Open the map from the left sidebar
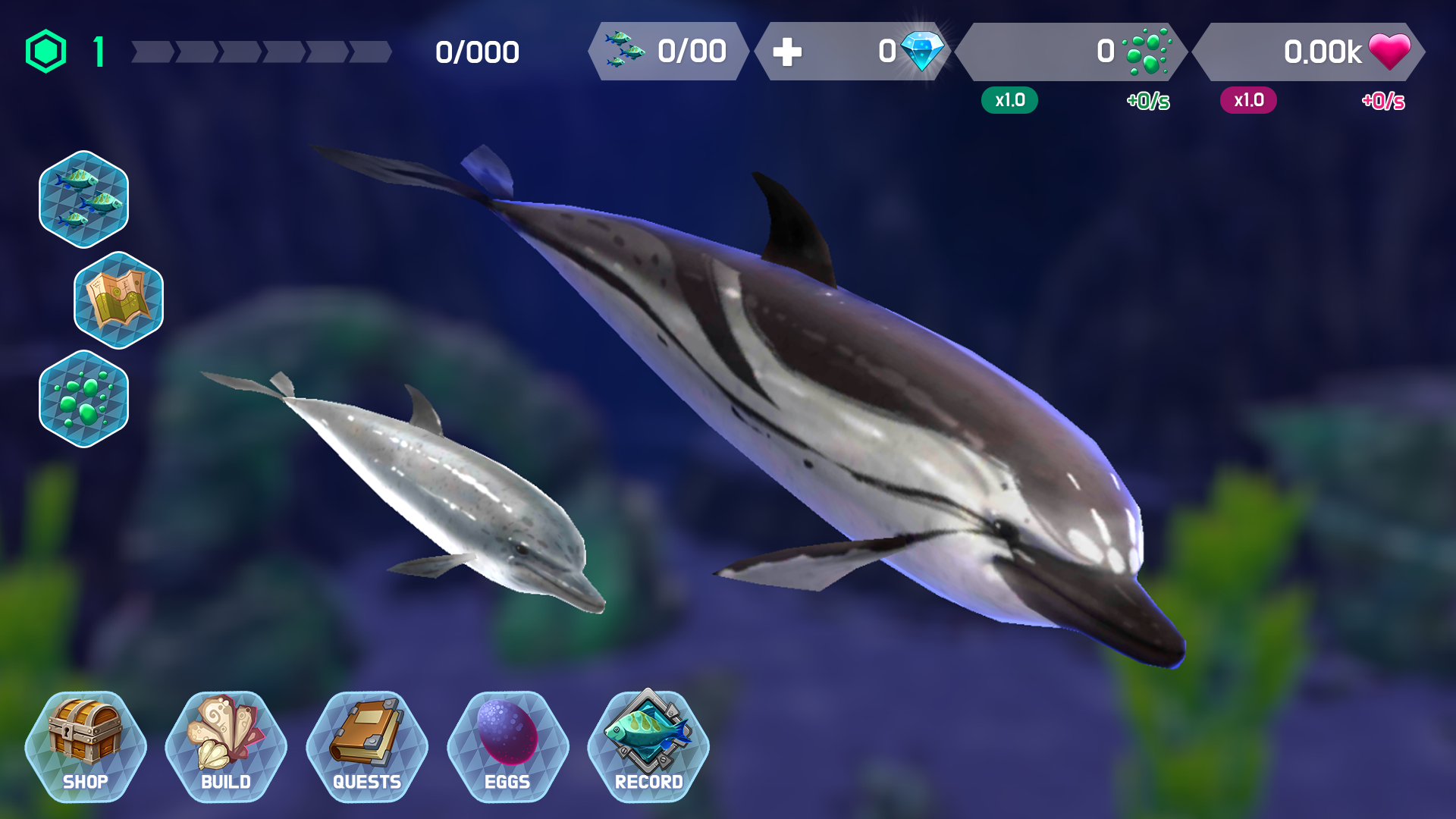Screen dimensions: 1456x819 point(118,300)
